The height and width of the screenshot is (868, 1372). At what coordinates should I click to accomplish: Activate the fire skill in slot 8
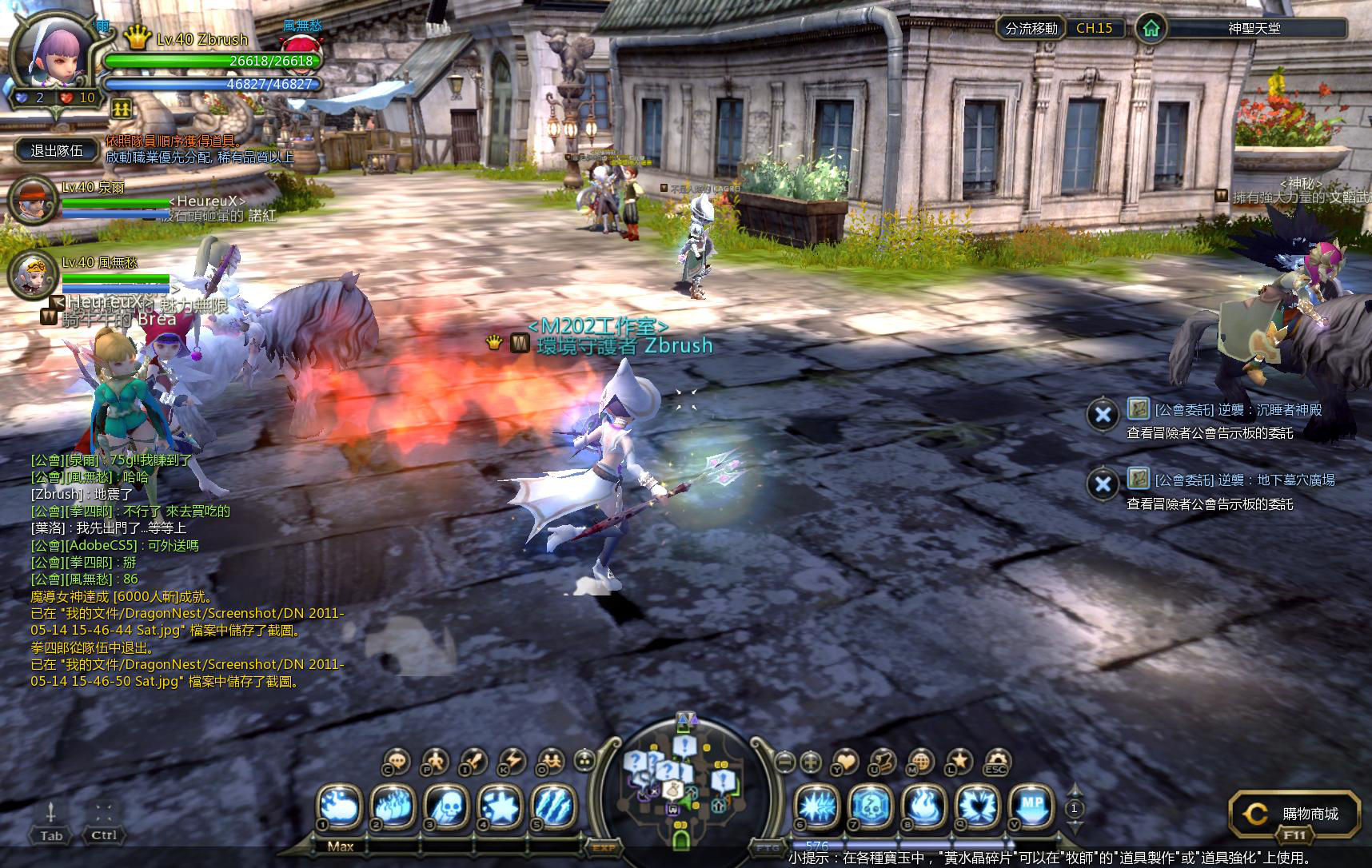[923, 807]
